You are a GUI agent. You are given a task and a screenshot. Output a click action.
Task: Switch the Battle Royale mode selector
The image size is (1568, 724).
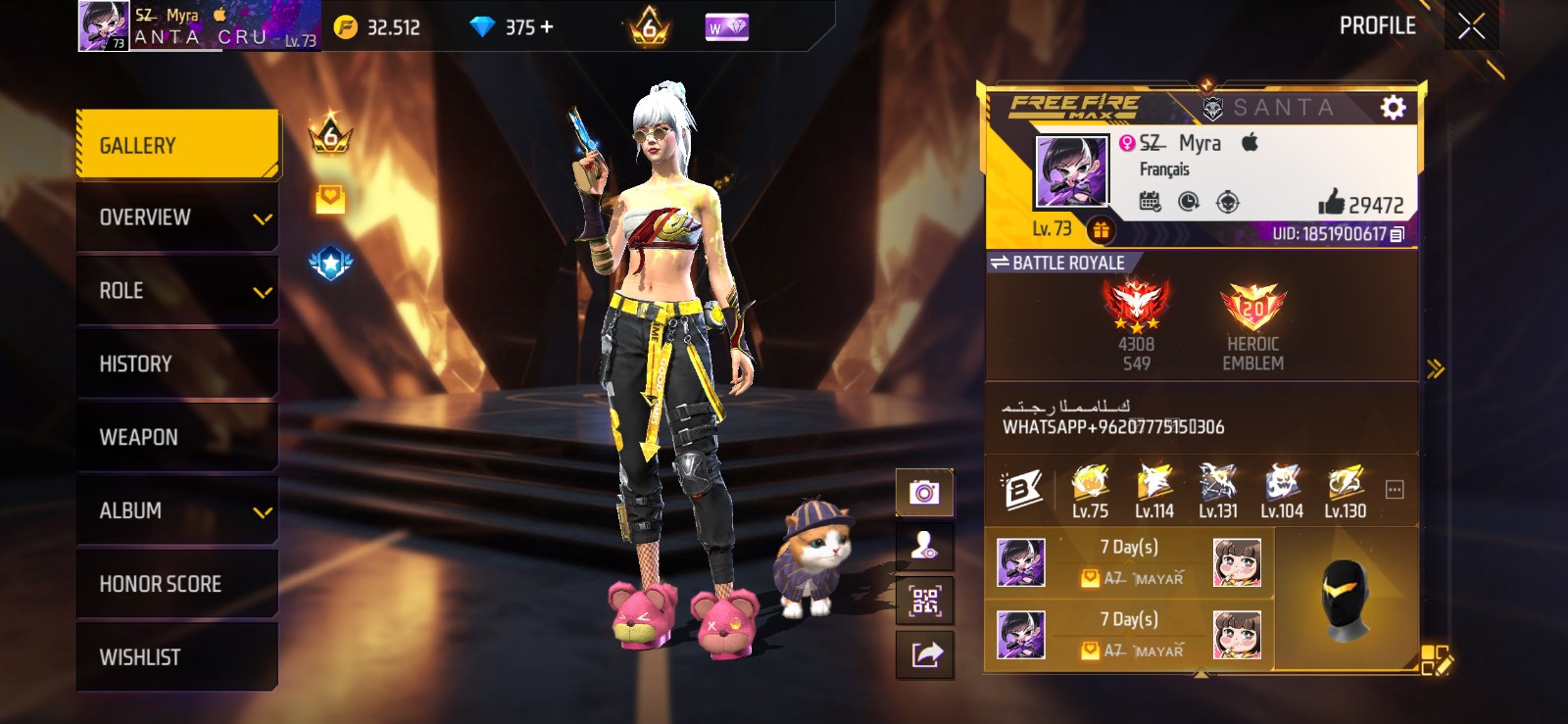coord(1057,263)
